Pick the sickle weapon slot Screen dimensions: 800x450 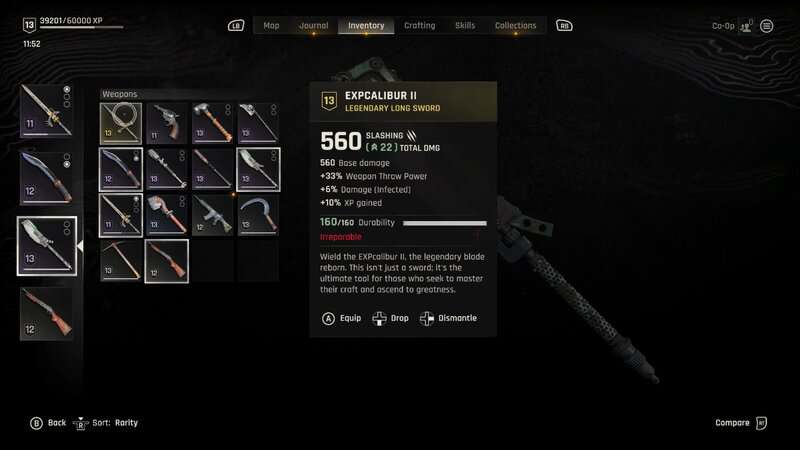[x=258, y=215]
